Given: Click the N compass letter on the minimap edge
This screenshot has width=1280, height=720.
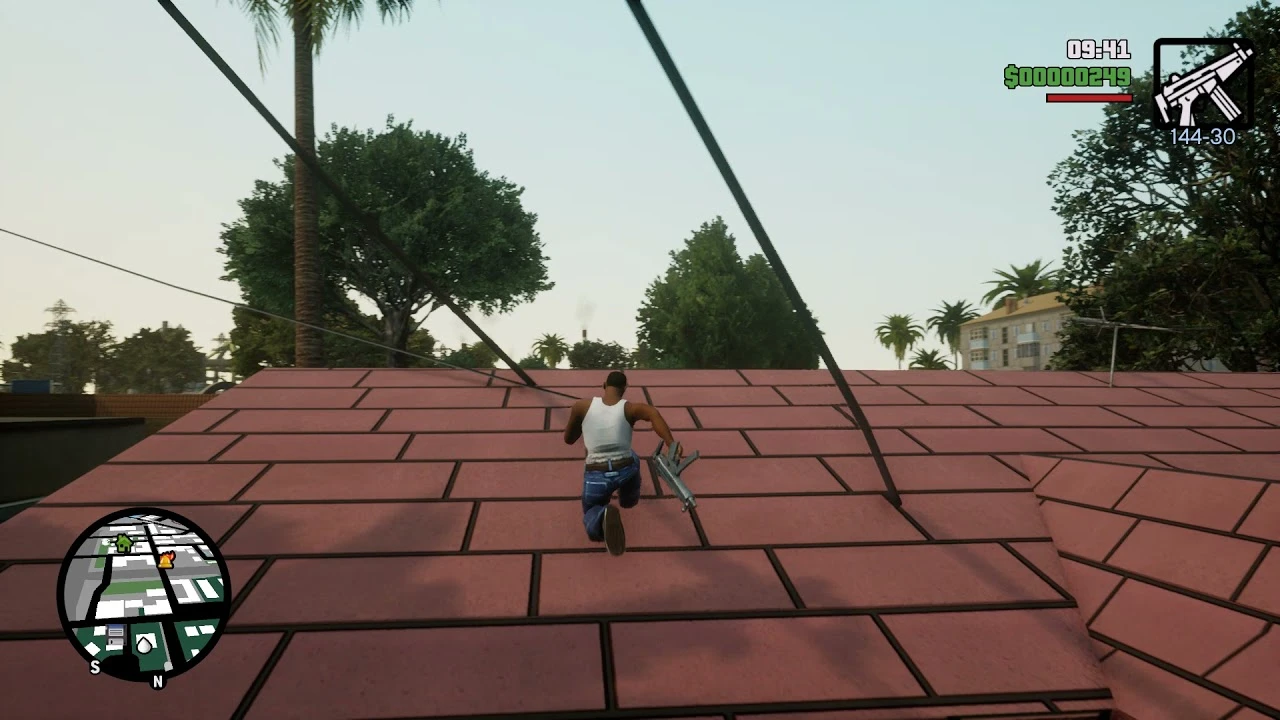Looking at the screenshot, I should point(158,681).
